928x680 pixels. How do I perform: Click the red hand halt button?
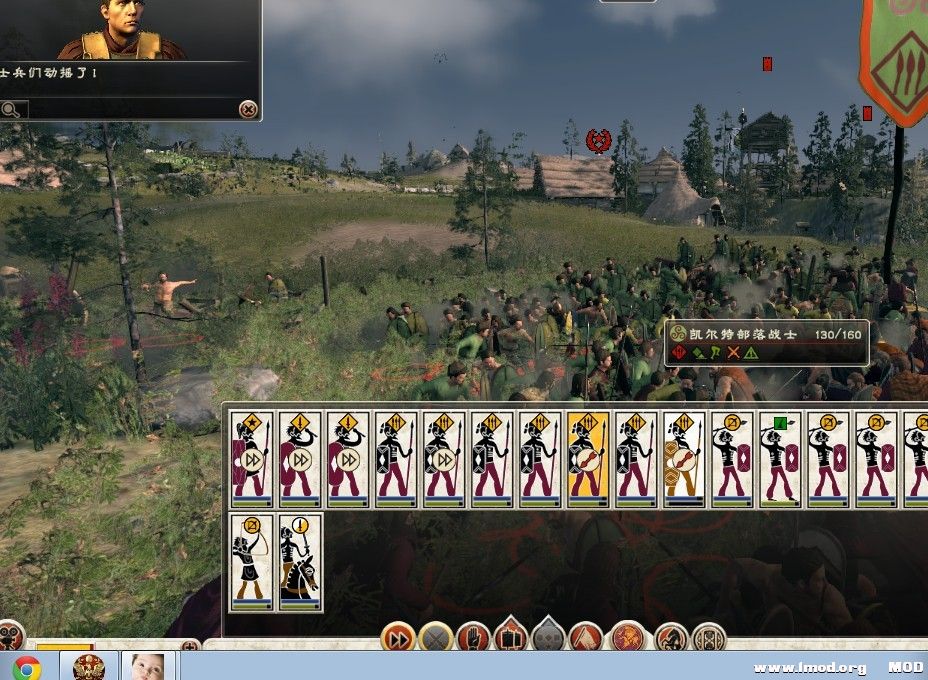474,637
